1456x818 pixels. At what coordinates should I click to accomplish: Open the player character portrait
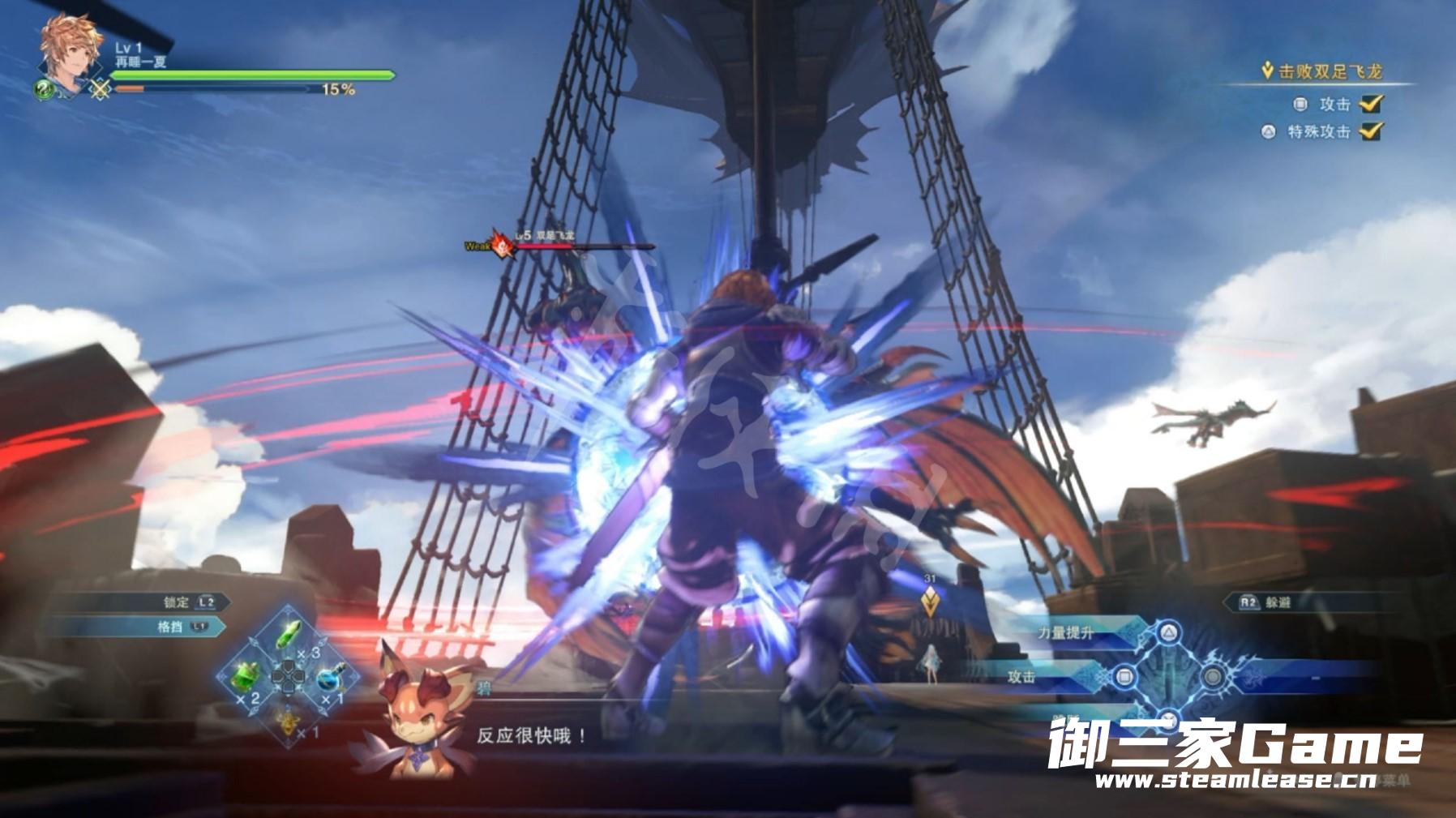click(x=71, y=54)
